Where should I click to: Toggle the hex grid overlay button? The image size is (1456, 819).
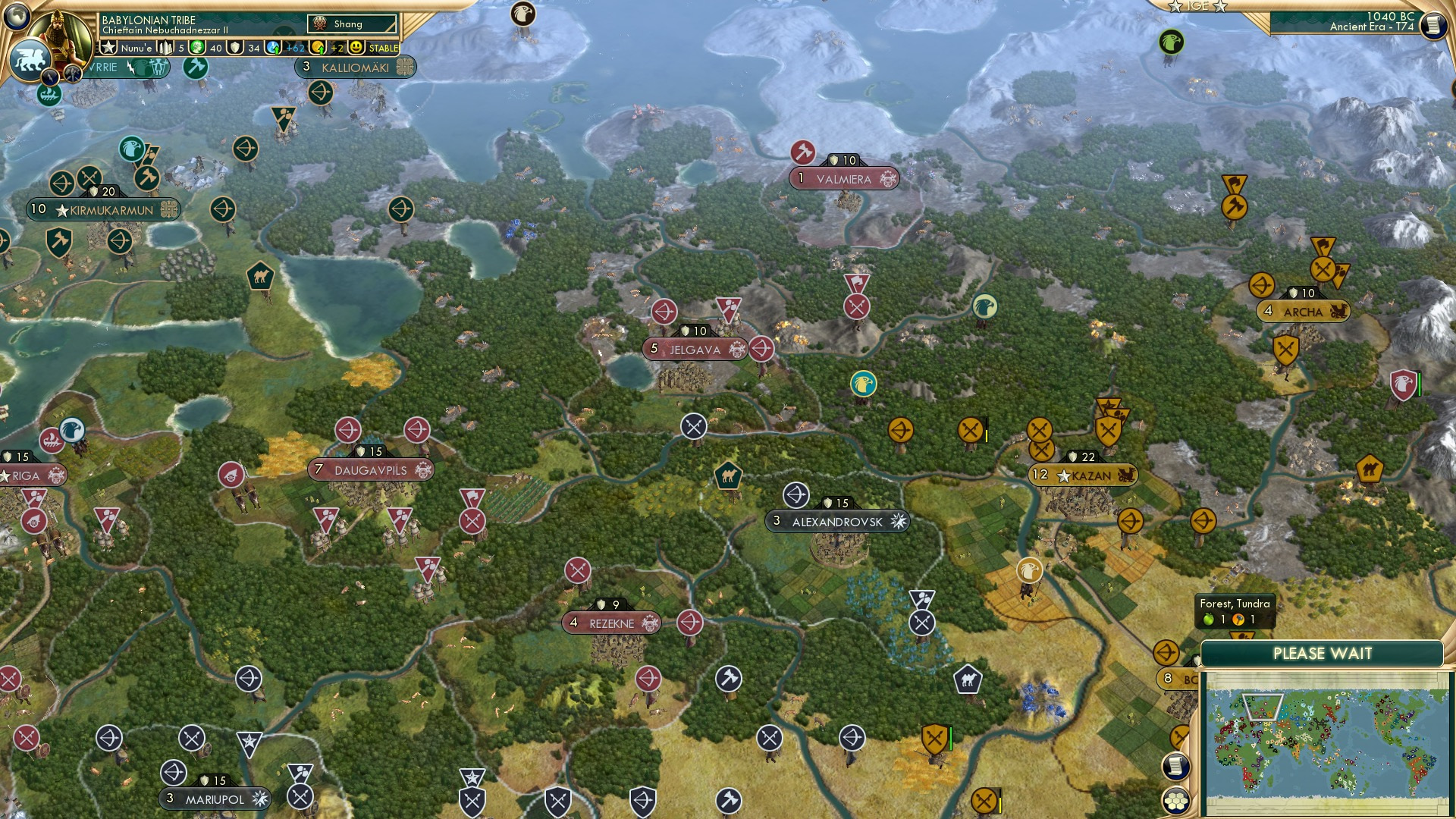coord(1176,802)
